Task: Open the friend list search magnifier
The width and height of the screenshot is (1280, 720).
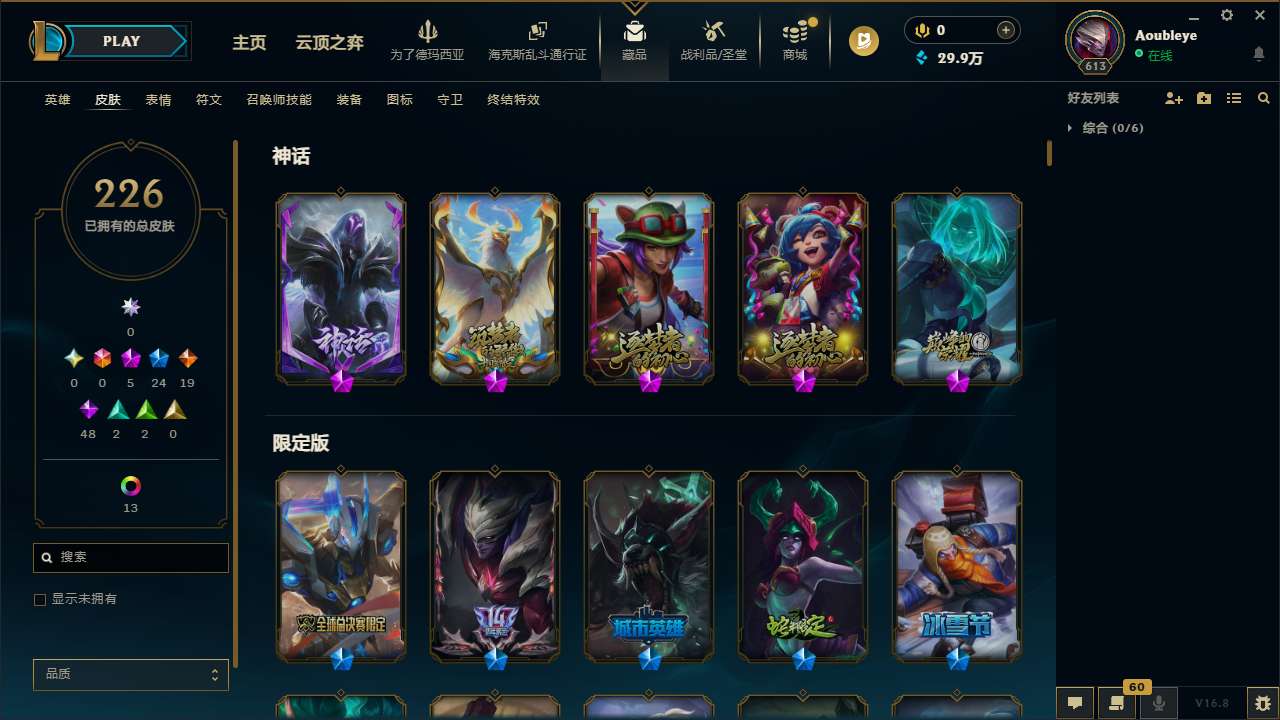Action: click(x=1264, y=98)
